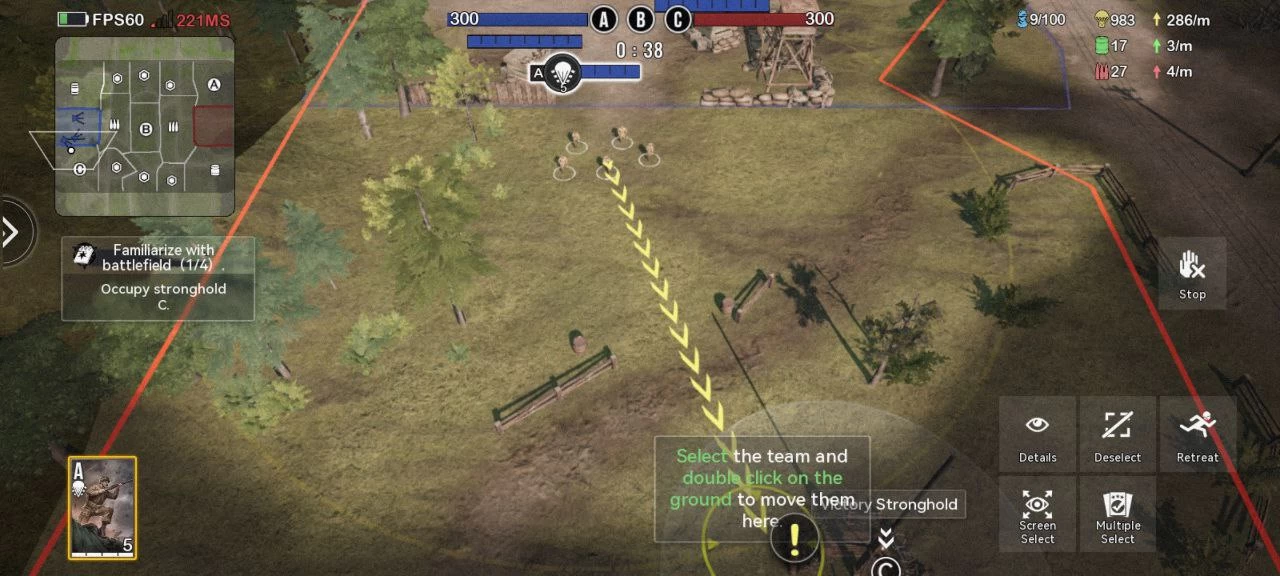
Task: Tap the Stop command button
Action: 1192,273
